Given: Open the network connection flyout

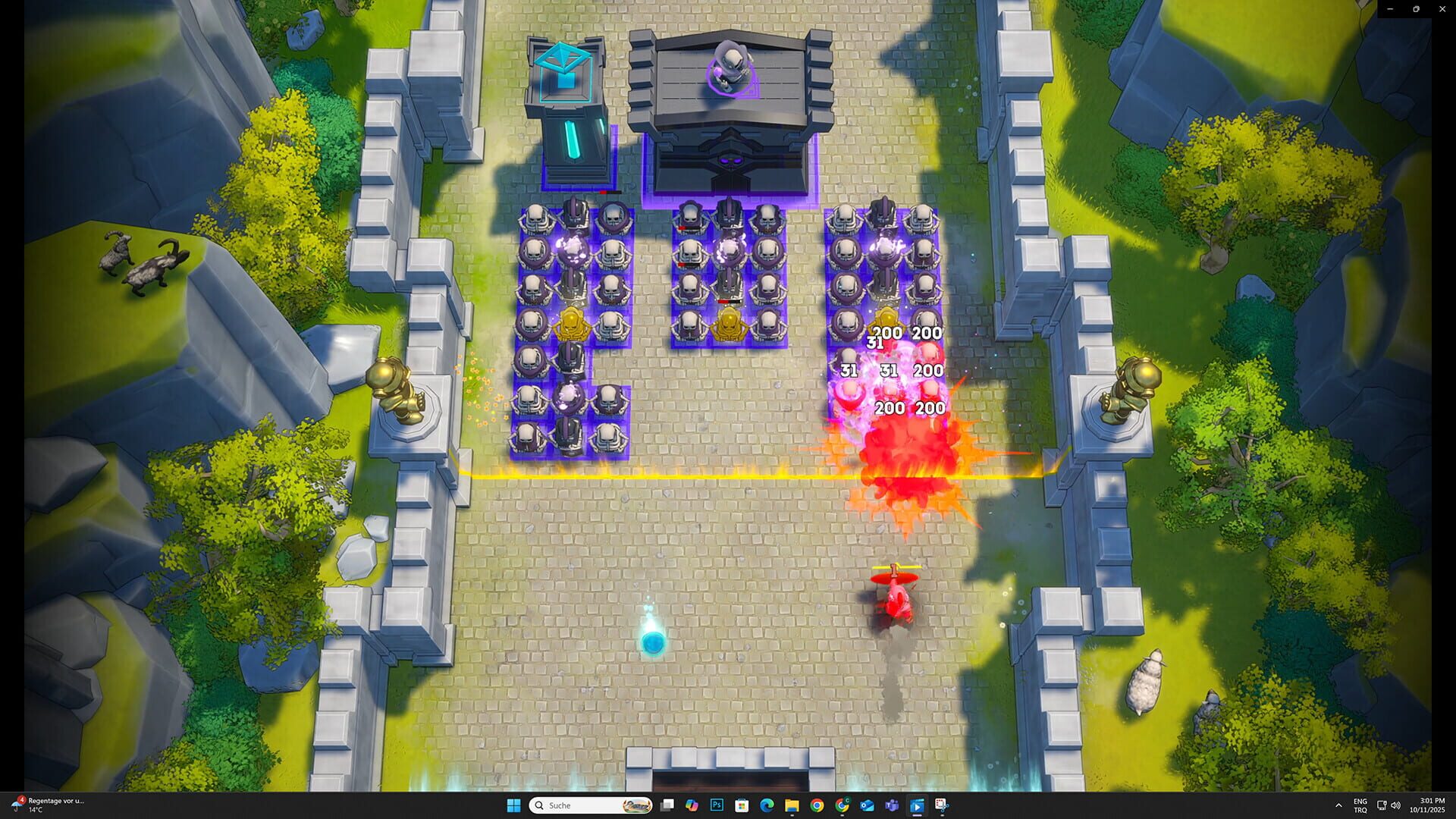Looking at the screenshot, I should click(1382, 805).
